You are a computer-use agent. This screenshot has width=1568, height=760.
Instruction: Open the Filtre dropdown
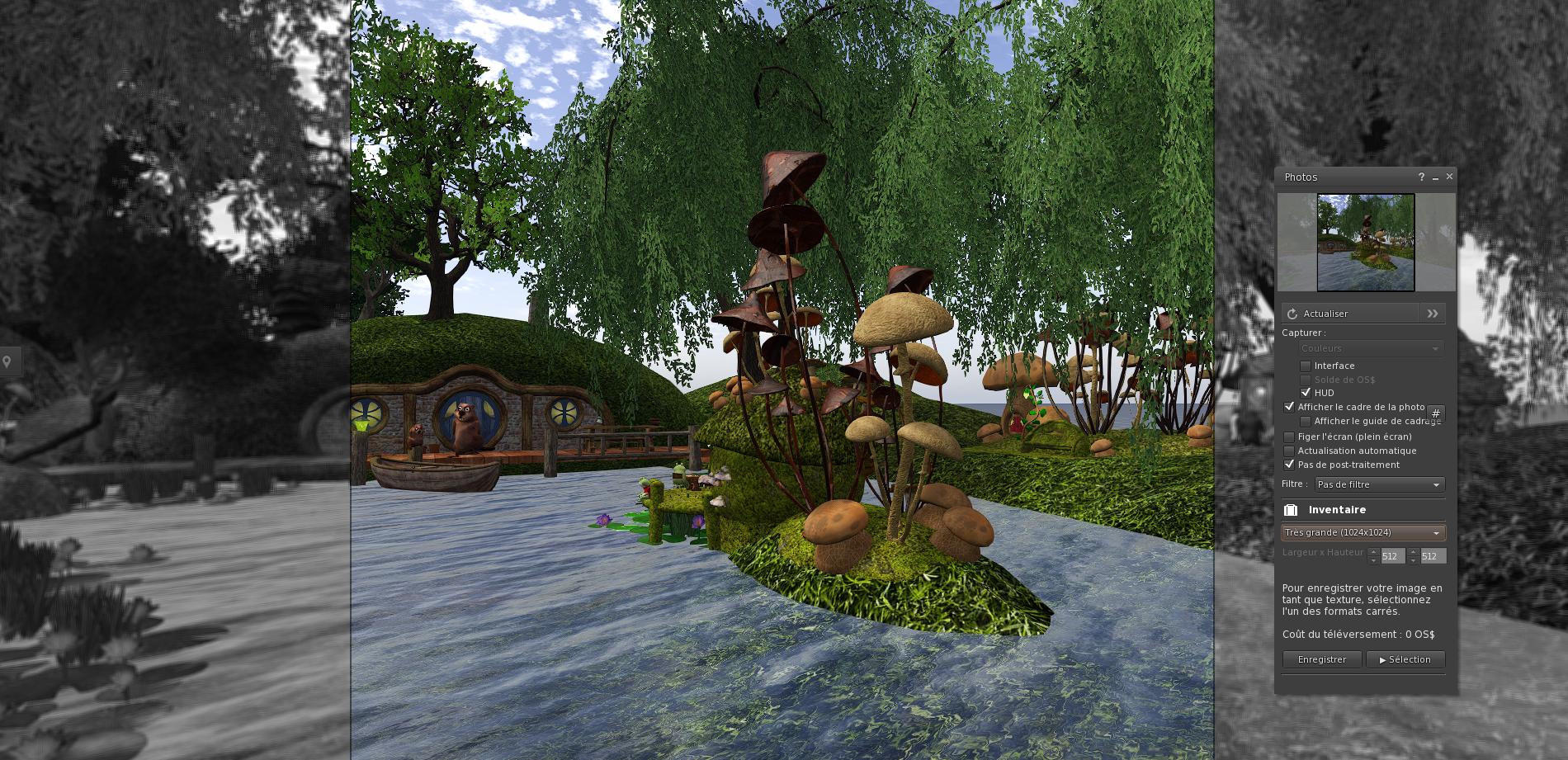(x=1378, y=484)
